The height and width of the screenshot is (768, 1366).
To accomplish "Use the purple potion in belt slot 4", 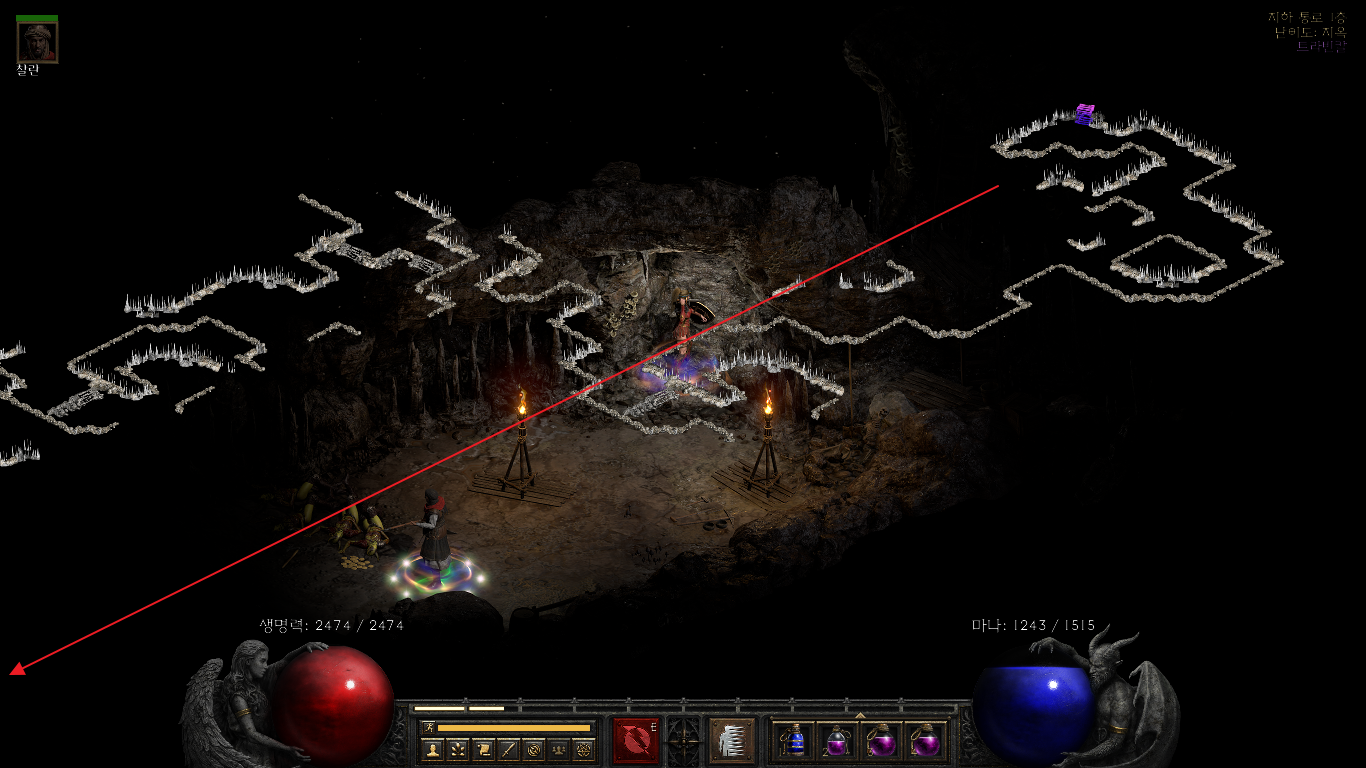I will point(924,742).
